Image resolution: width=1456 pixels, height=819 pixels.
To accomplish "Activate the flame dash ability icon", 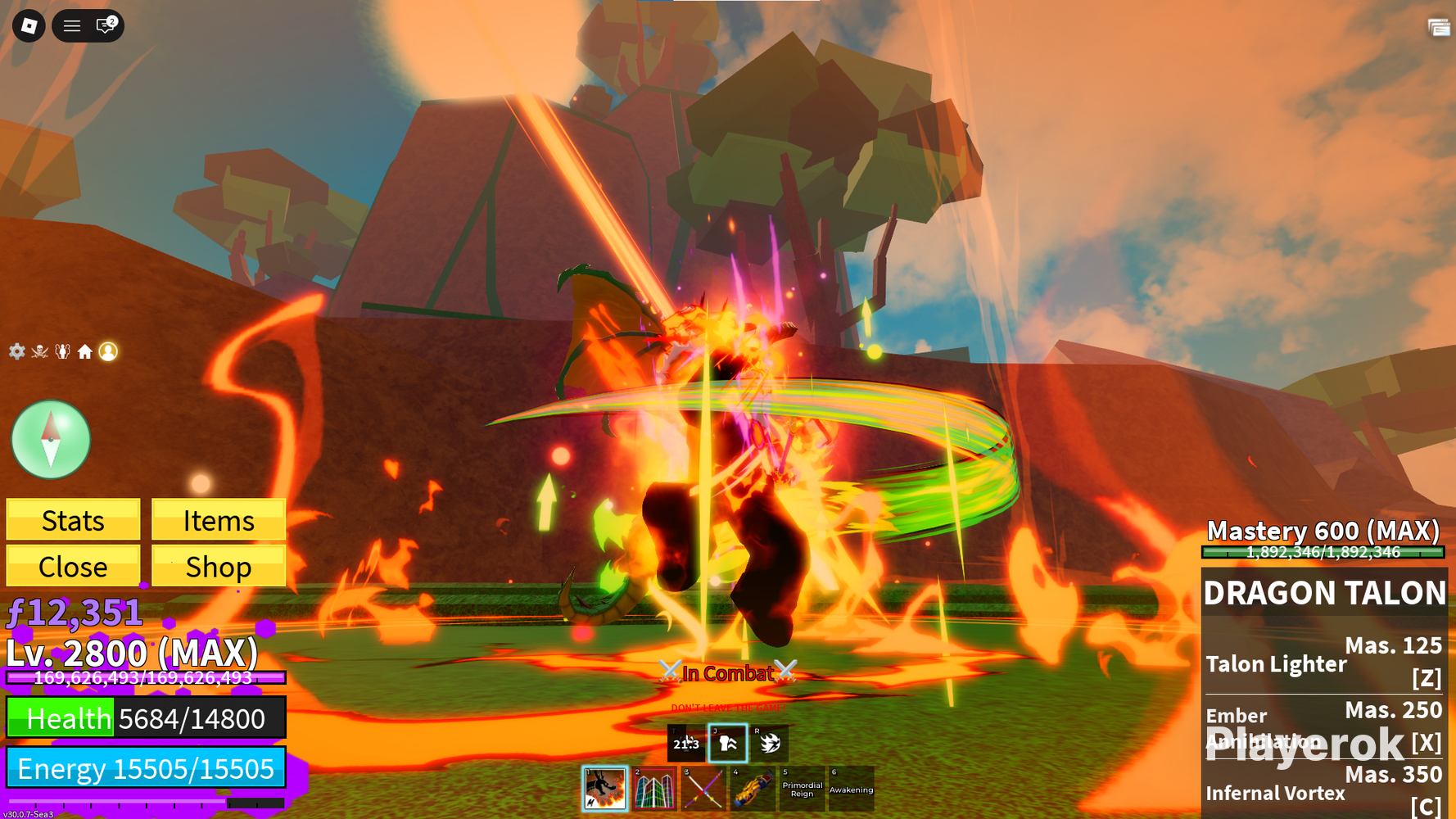I will point(770,743).
